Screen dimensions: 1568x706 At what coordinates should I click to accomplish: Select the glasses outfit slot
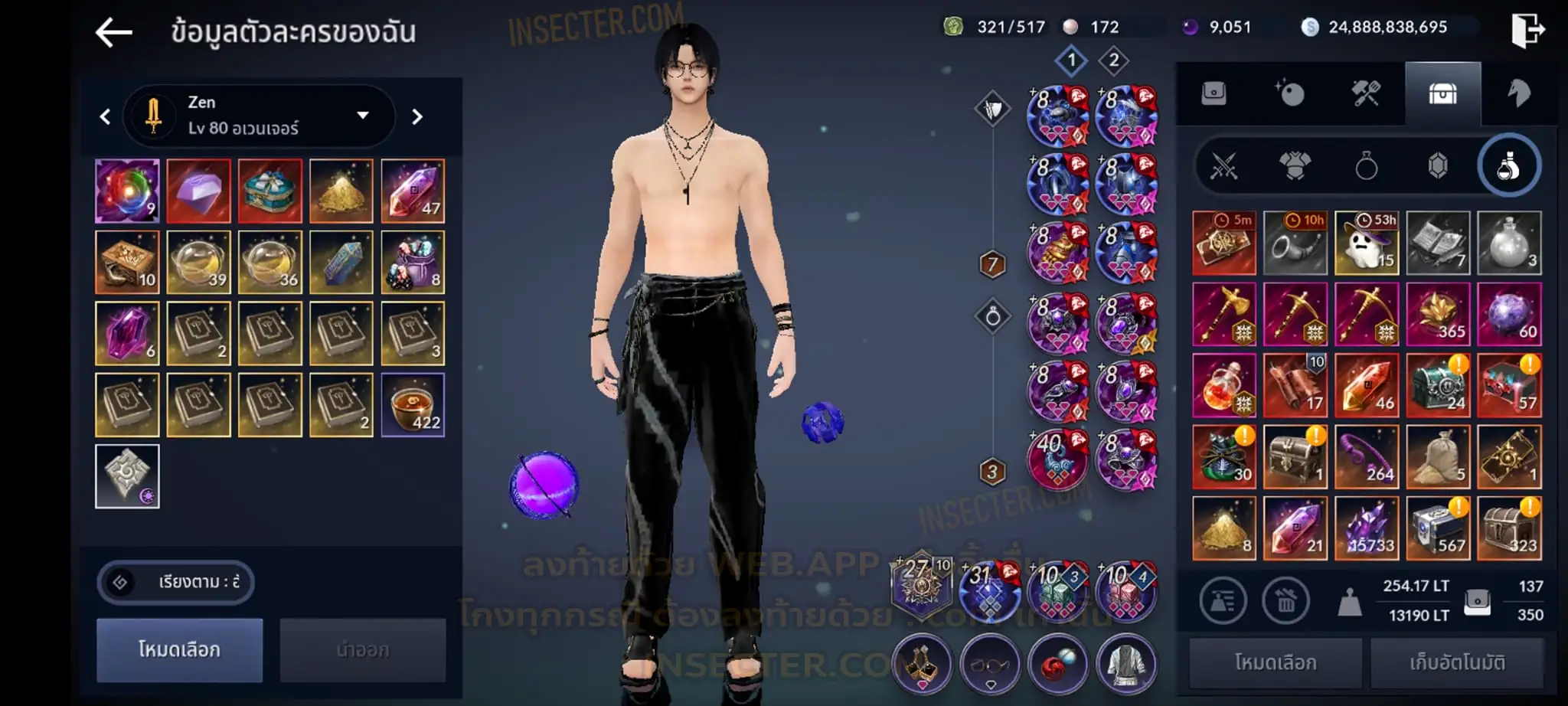pyautogui.click(x=990, y=664)
